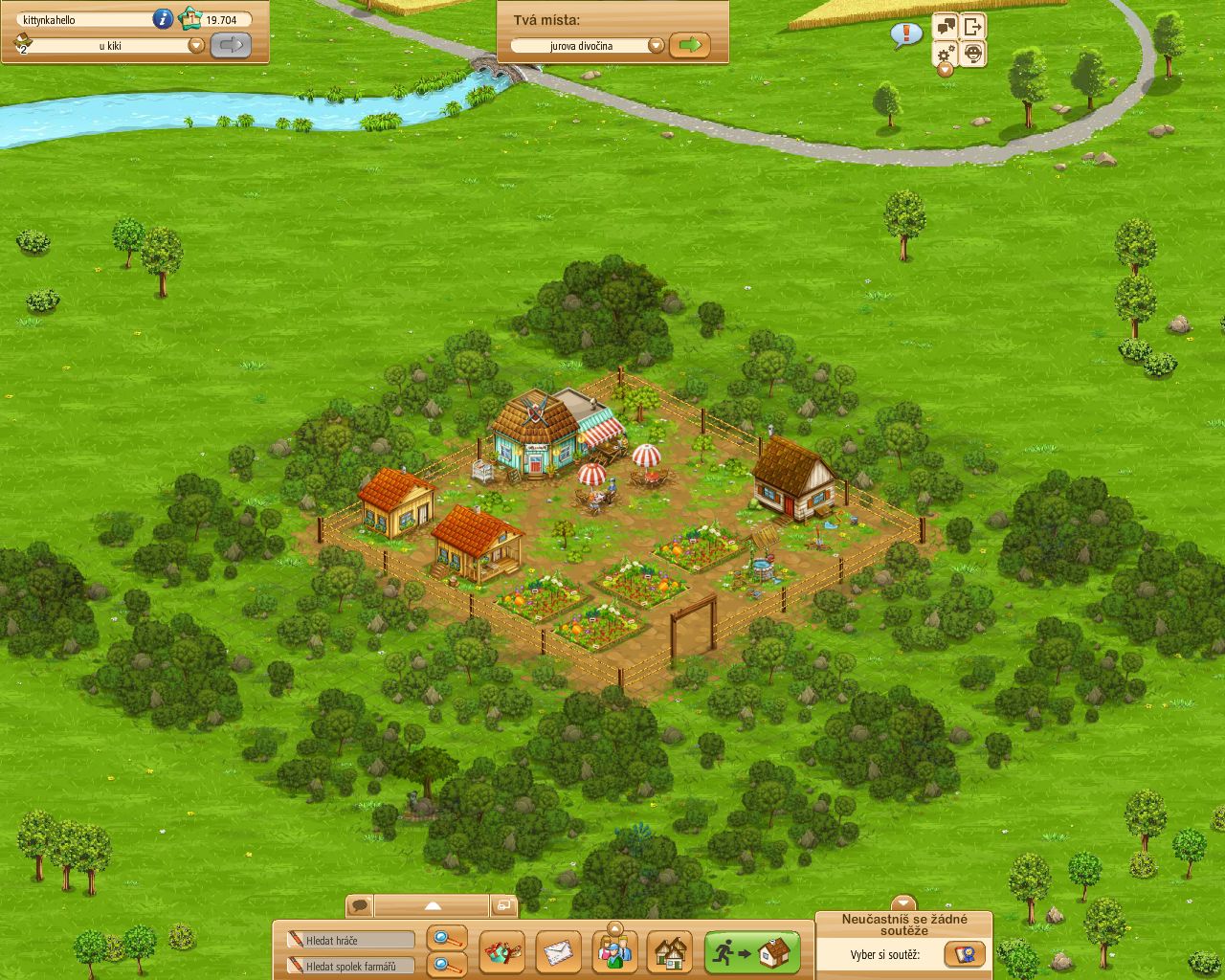Open the neighborhood houses icon
1225x980 pixels.
[669, 952]
